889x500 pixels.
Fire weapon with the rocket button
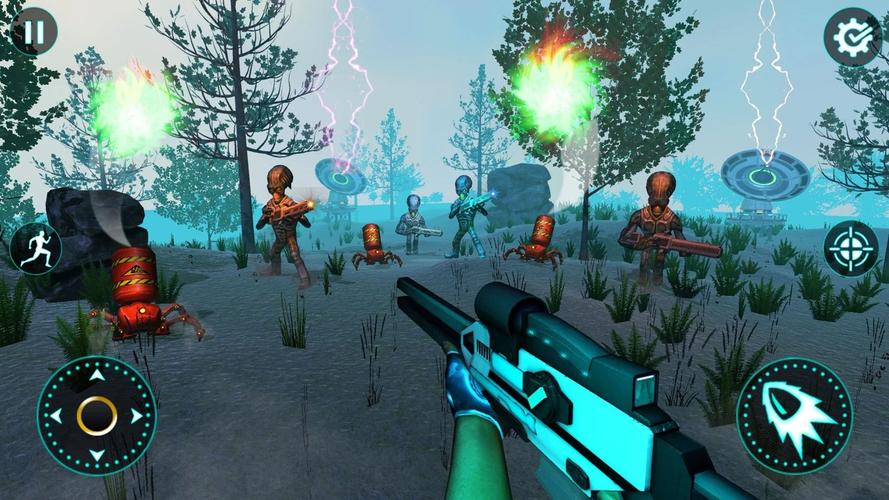[x=794, y=414]
